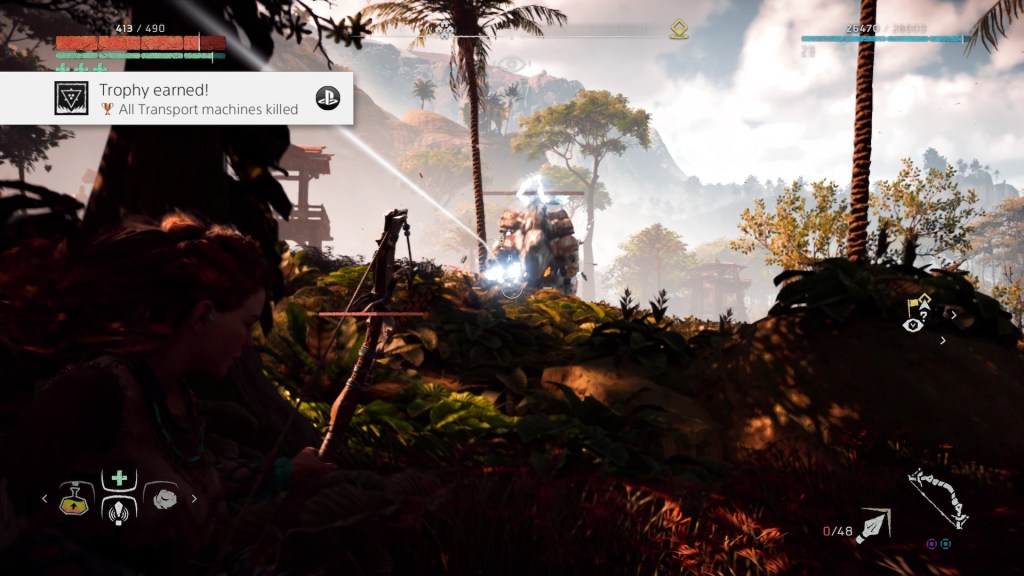This screenshot has width=1024, height=576.
Task: Cycle quick tools with the left arrow
Action: (44, 498)
